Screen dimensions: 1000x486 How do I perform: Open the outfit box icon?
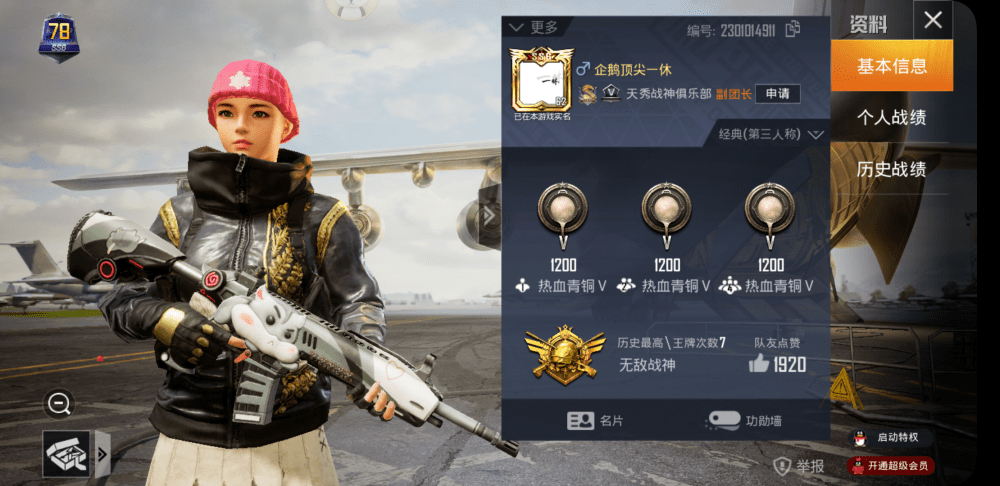(x=66, y=454)
